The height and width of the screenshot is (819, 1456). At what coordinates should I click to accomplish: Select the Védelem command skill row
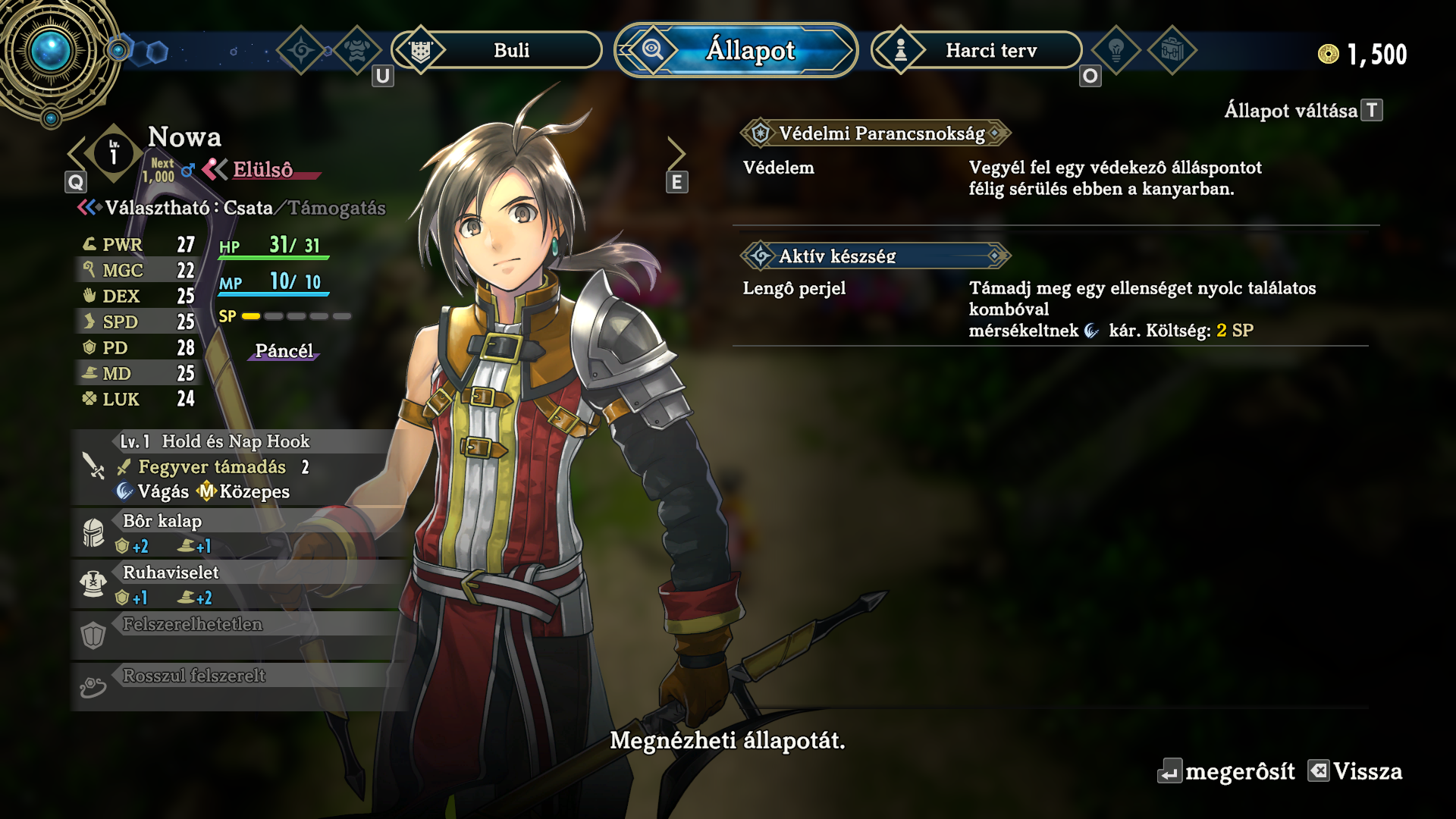click(x=1054, y=178)
